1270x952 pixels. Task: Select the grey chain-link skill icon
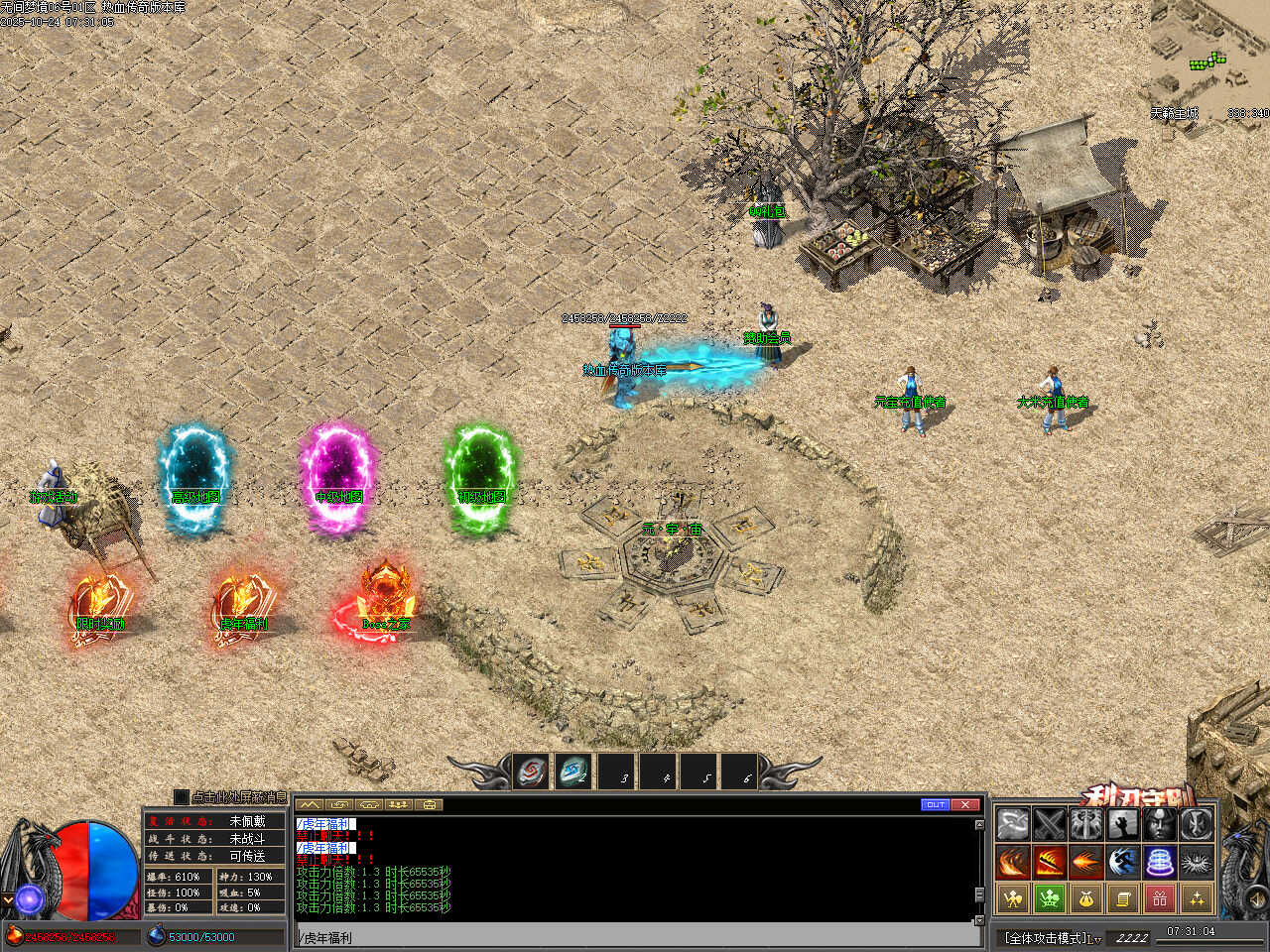click(x=1013, y=824)
